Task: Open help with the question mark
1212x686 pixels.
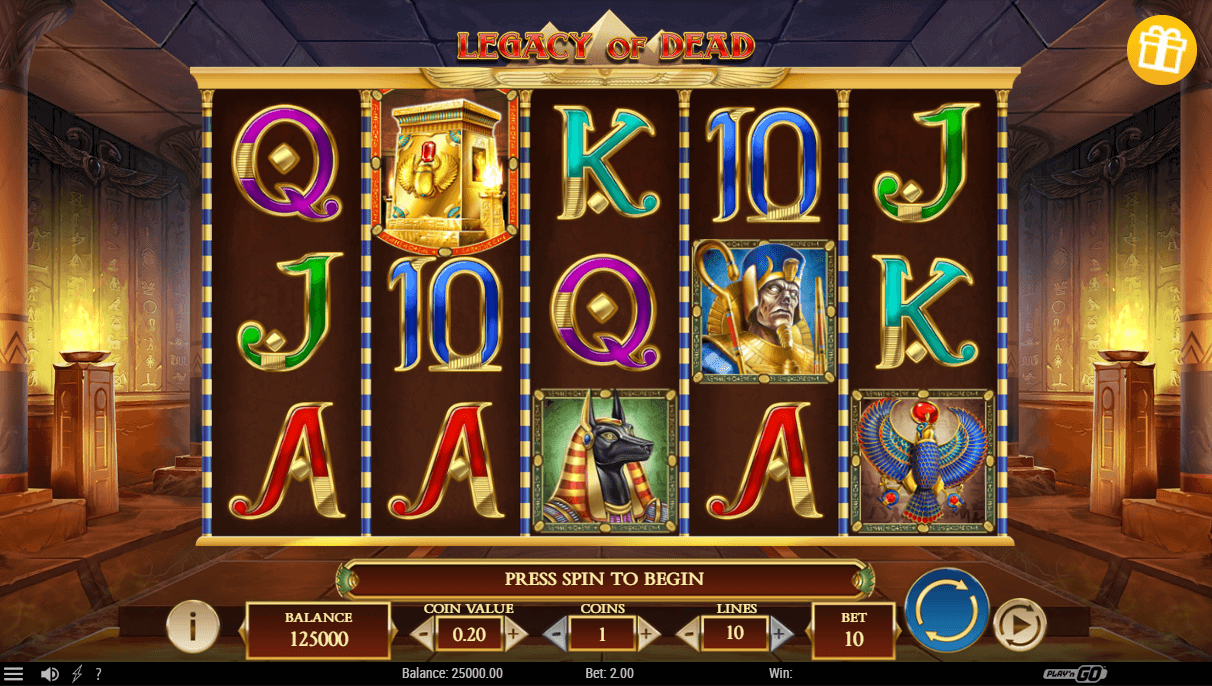Action: click(x=98, y=674)
